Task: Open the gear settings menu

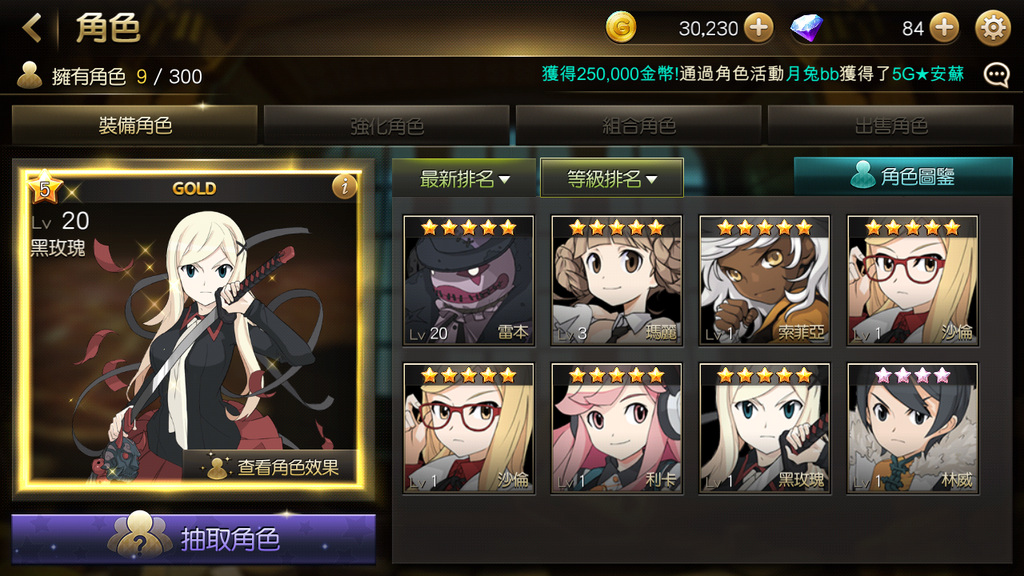Action: click(993, 28)
